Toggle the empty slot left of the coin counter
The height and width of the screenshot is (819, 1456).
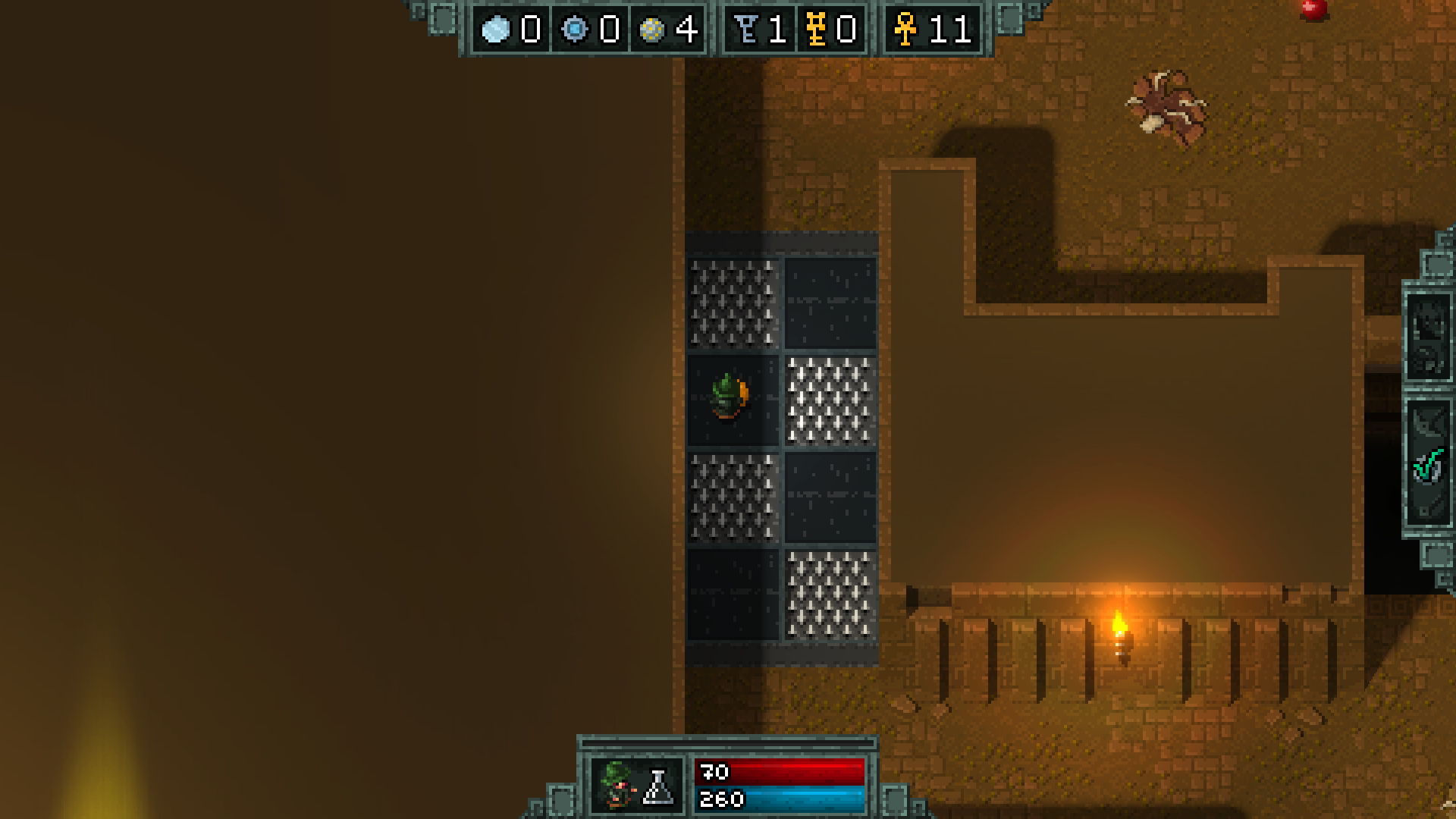coord(444,19)
